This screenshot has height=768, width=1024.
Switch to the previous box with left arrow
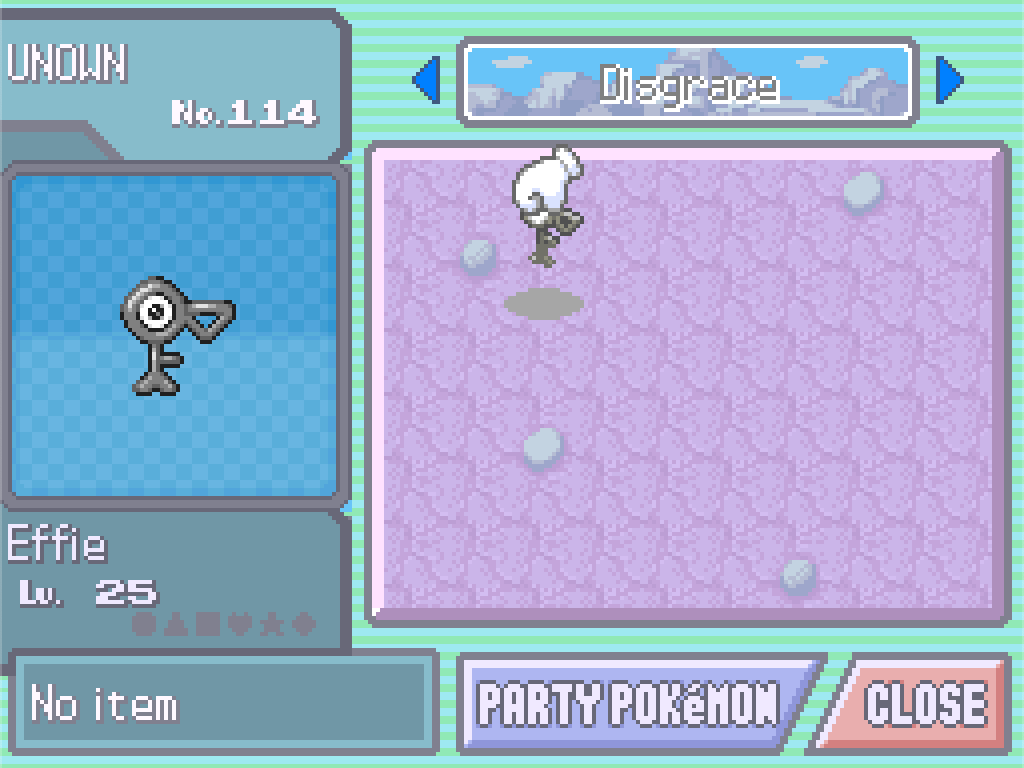pyautogui.click(x=427, y=81)
